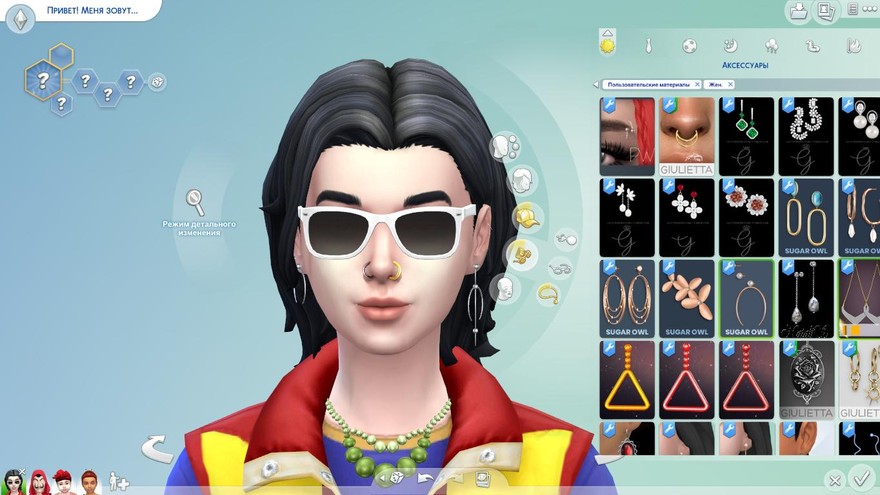
Task: Open detailed edit mode (Режим детального изменения)
Action: pyautogui.click(x=196, y=202)
